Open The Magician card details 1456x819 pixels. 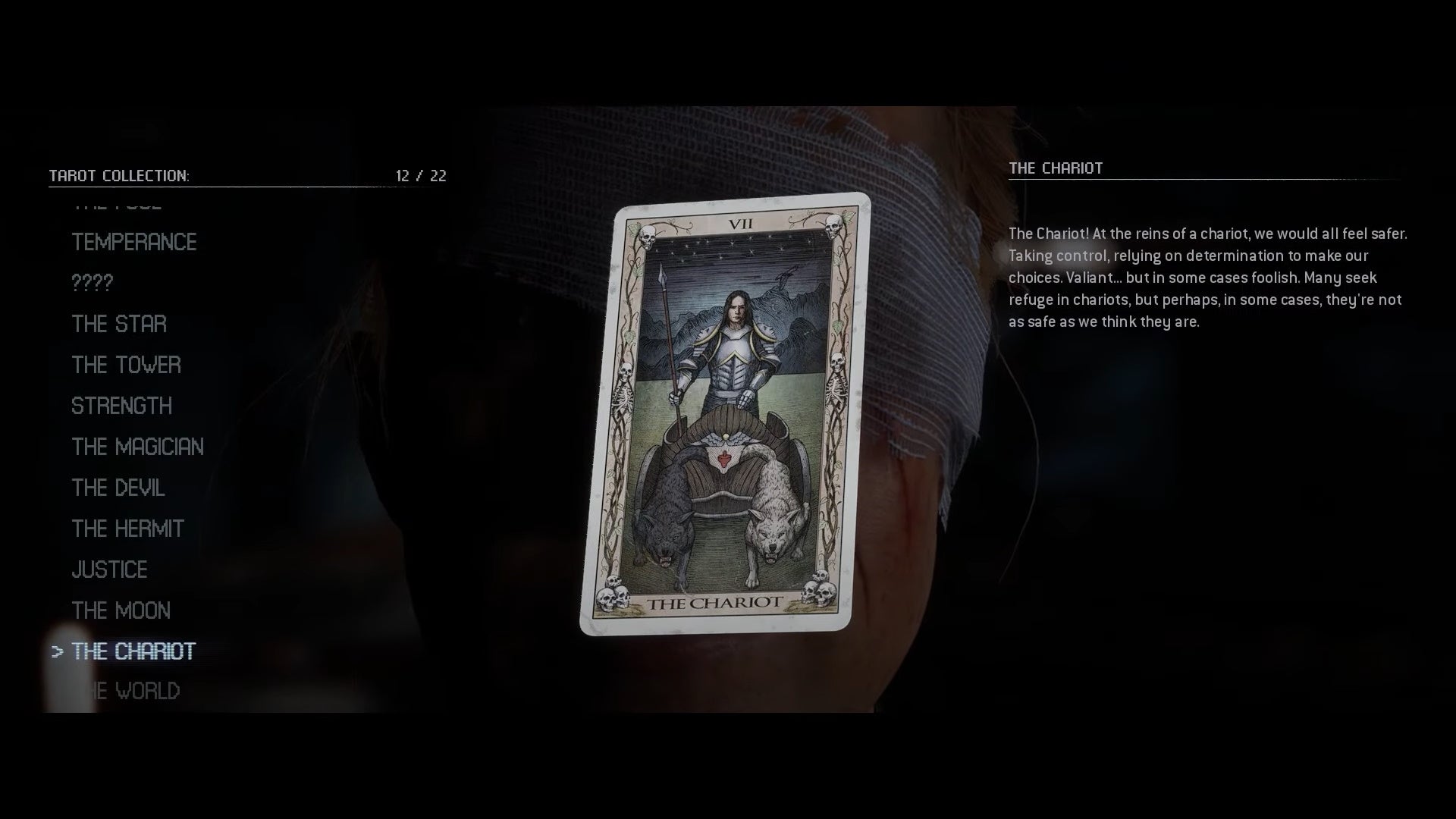coord(137,447)
